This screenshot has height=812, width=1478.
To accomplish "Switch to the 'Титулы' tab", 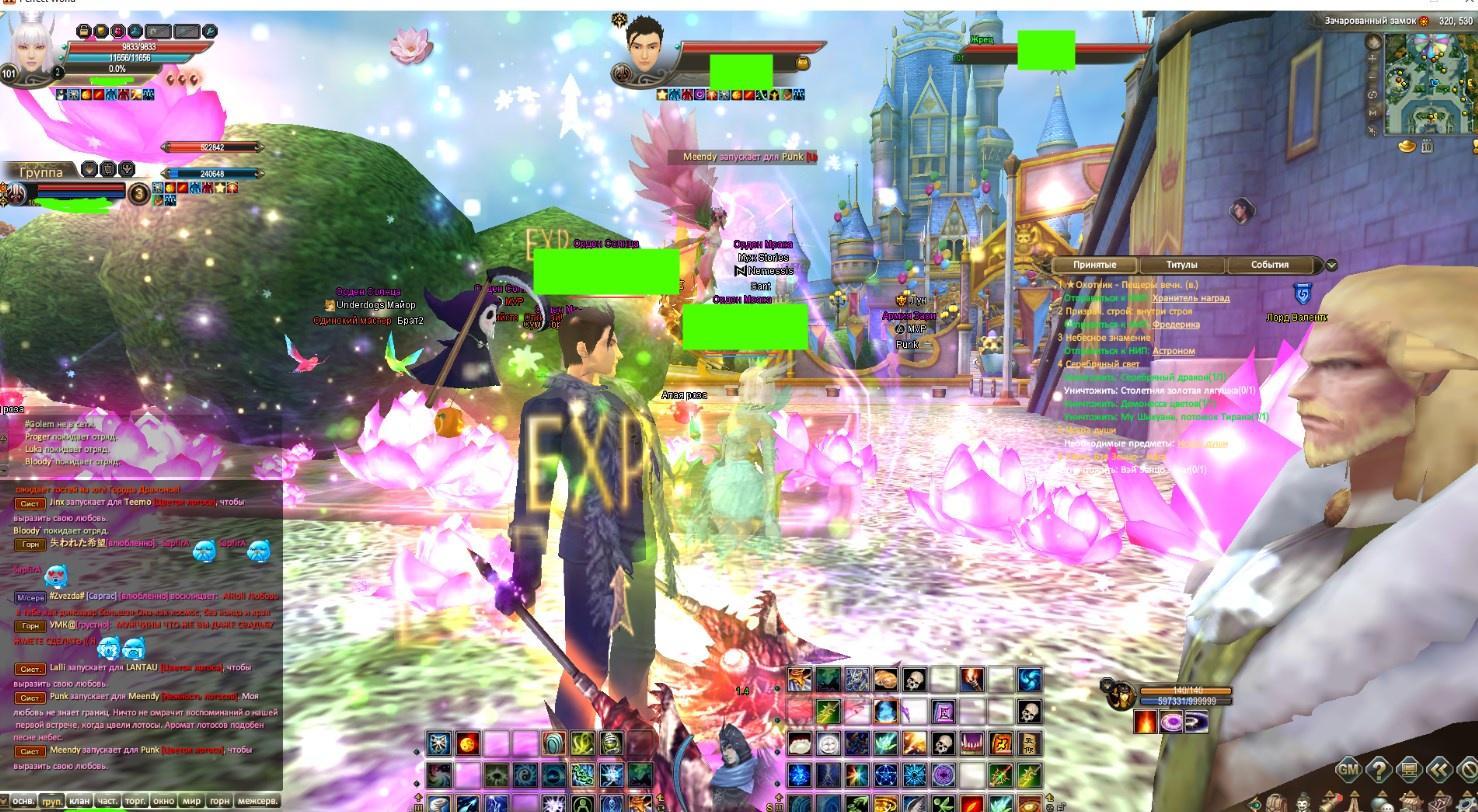I will (x=1182, y=265).
